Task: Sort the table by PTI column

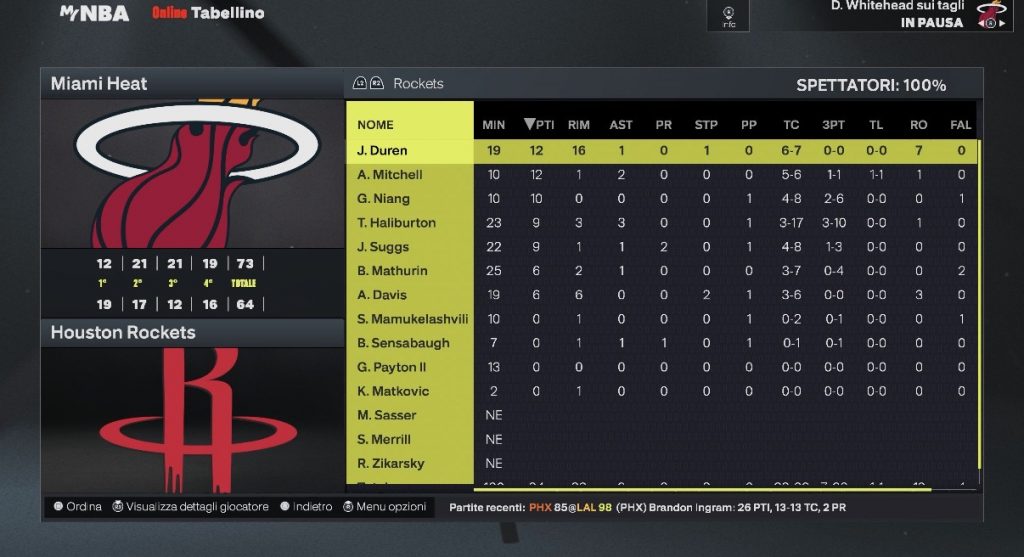Action: pyautogui.click(x=539, y=125)
